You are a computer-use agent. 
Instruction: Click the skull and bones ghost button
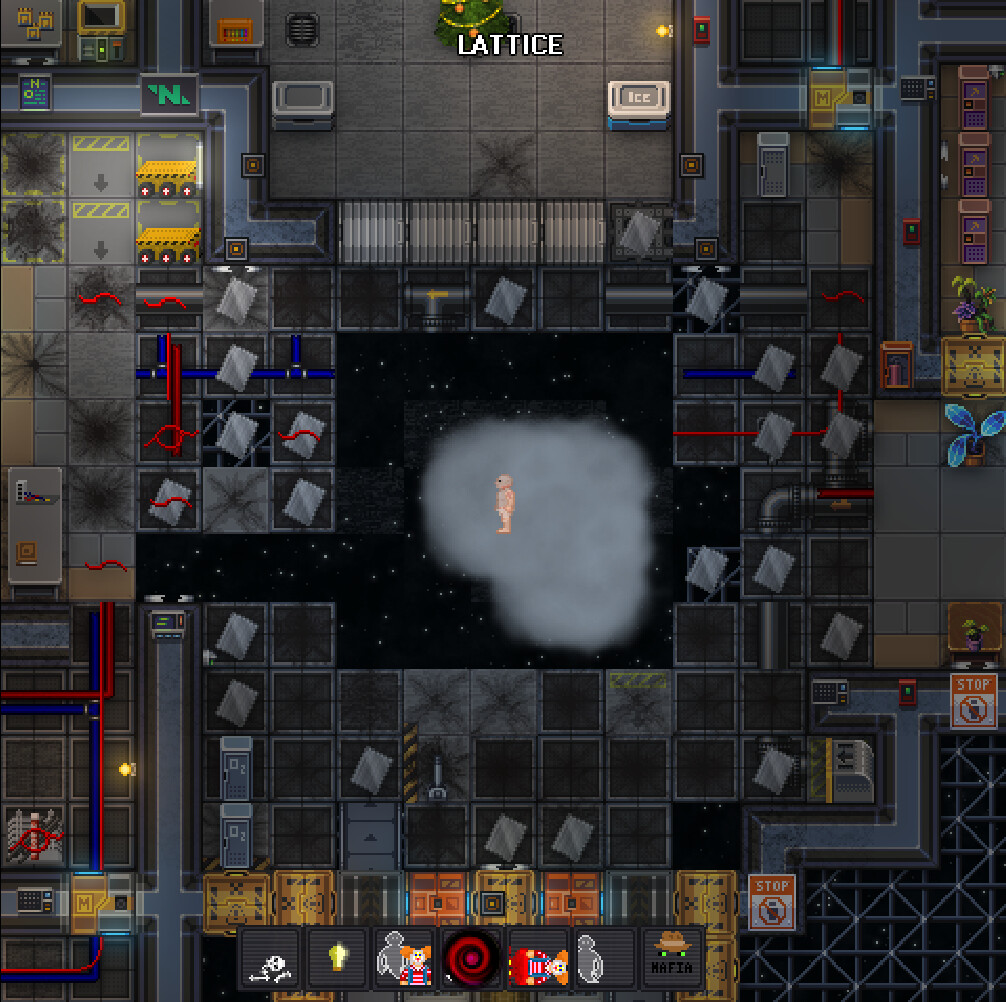point(271,959)
